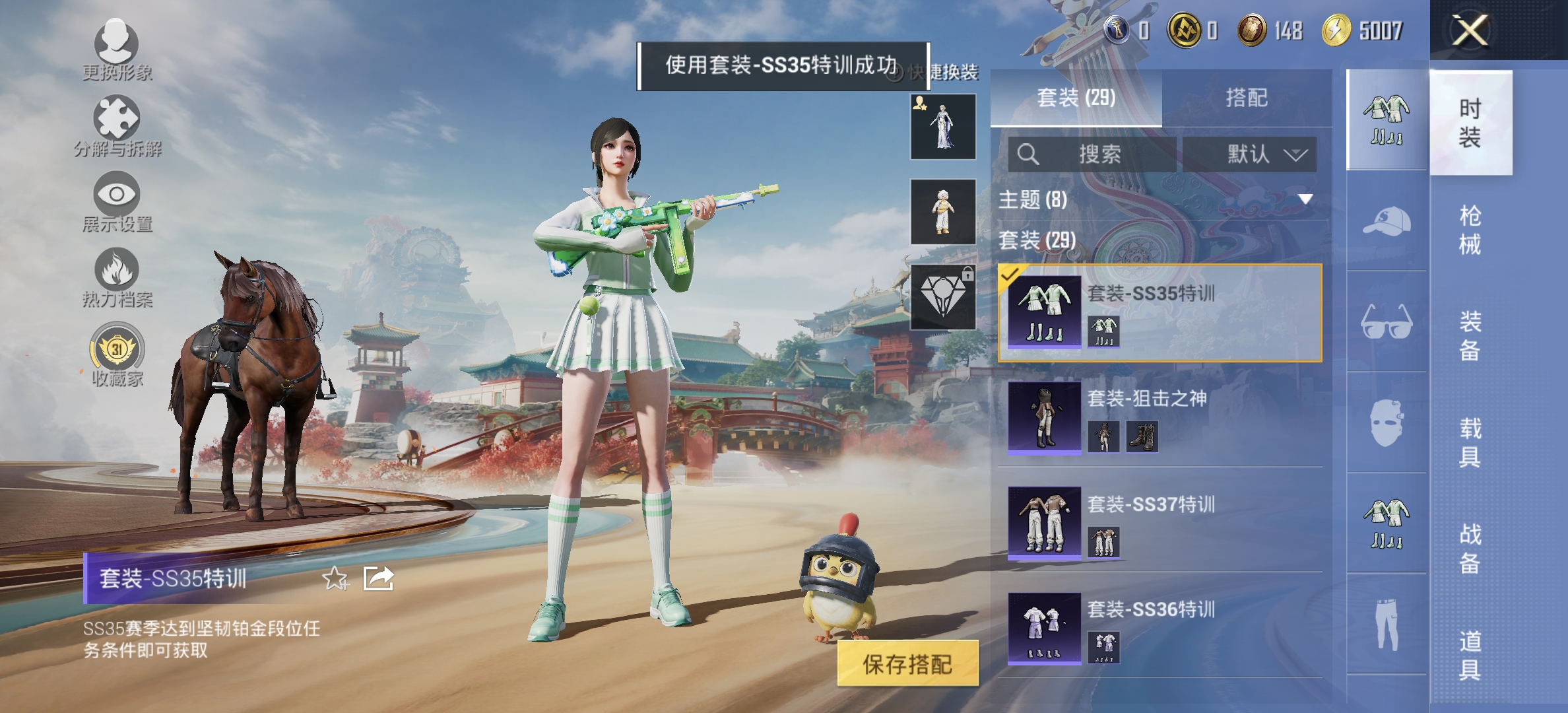The width and height of the screenshot is (1568, 713).
Task: Switch to the 枪械 tab
Action: point(1472,231)
